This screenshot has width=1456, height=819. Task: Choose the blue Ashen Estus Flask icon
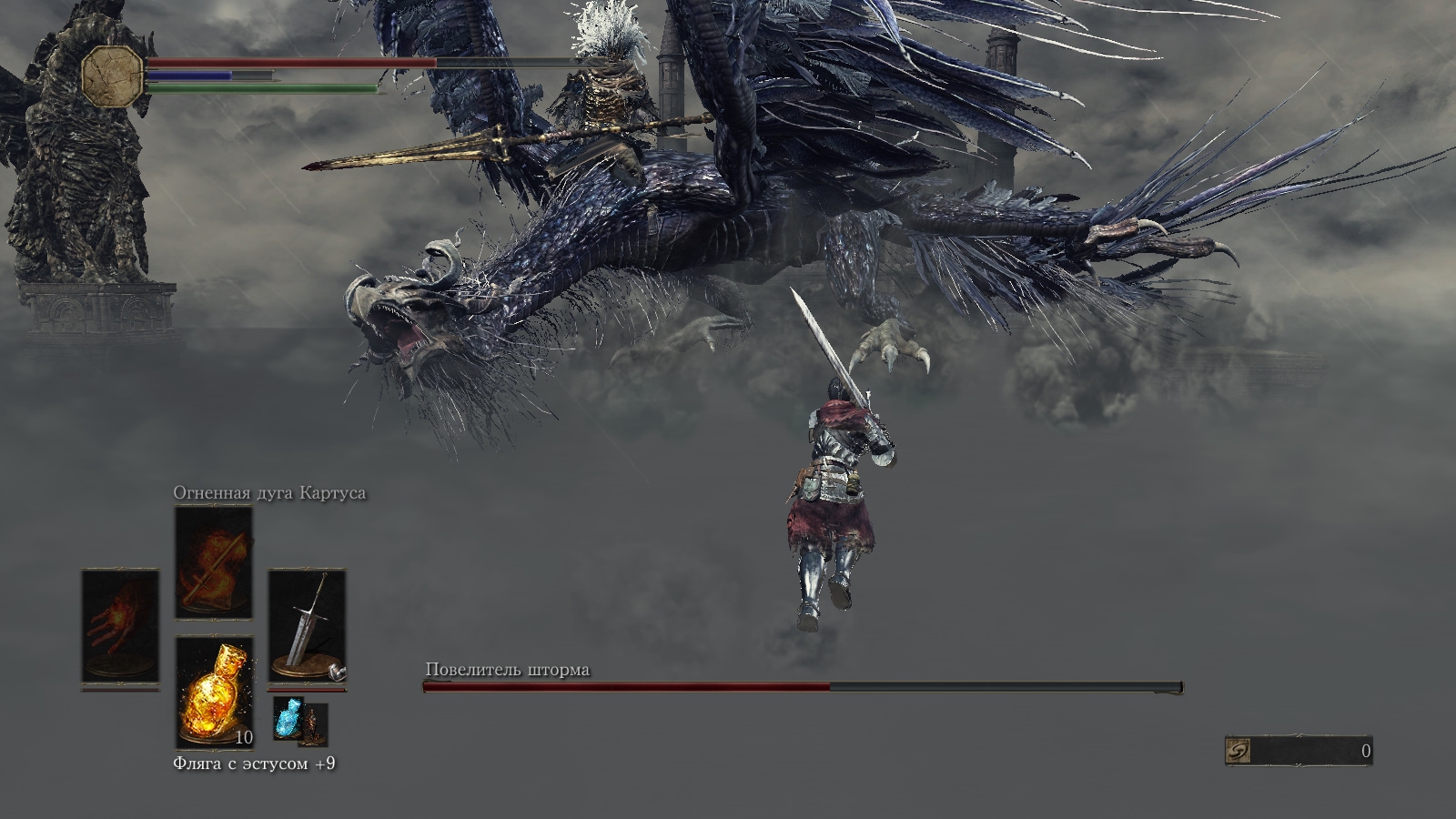click(x=288, y=722)
